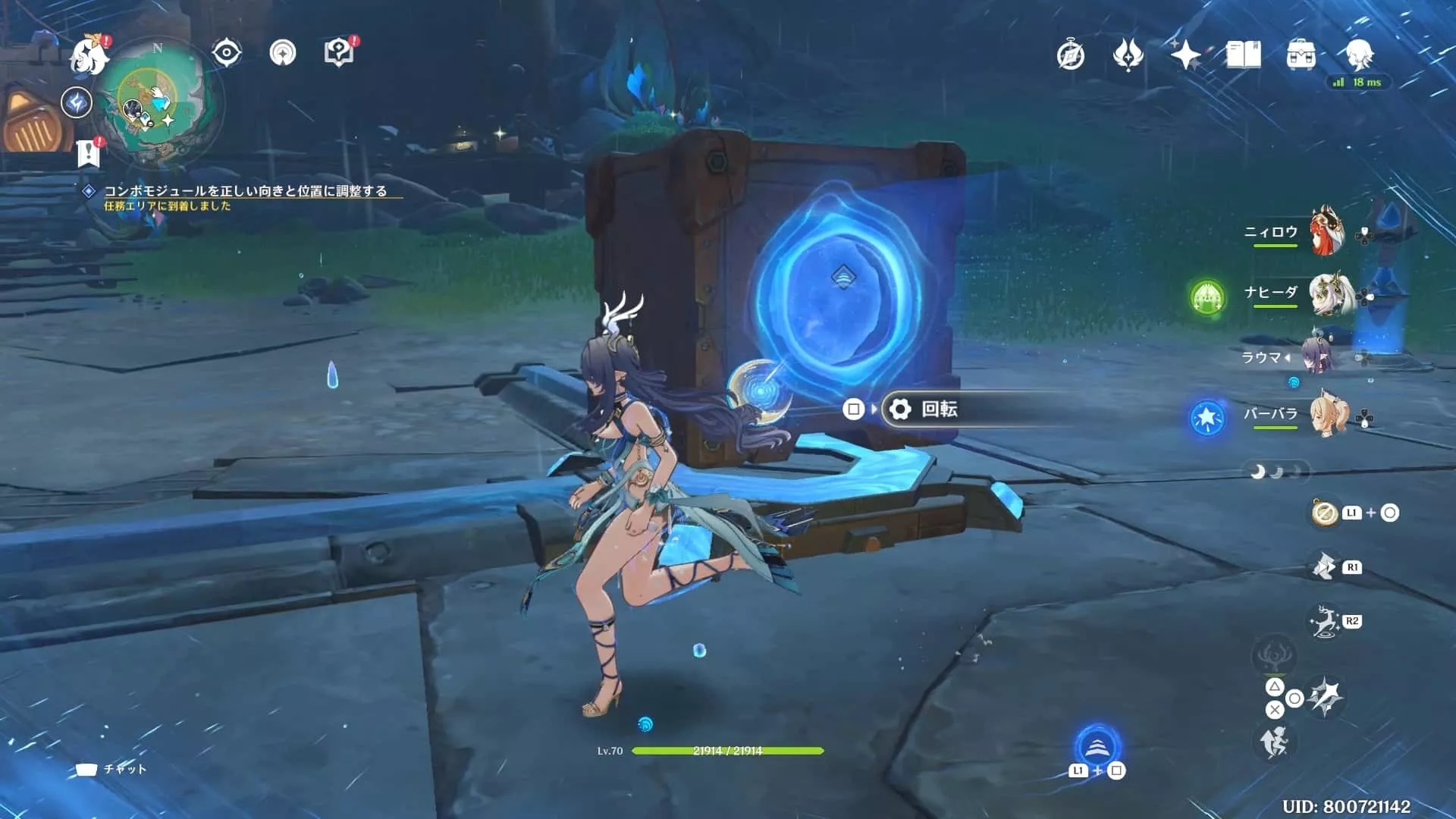Image resolution: width=1456 pixels, height=819 pixels.
Task: Open the Battle Pass wings icon
Action: point(1128,55)
